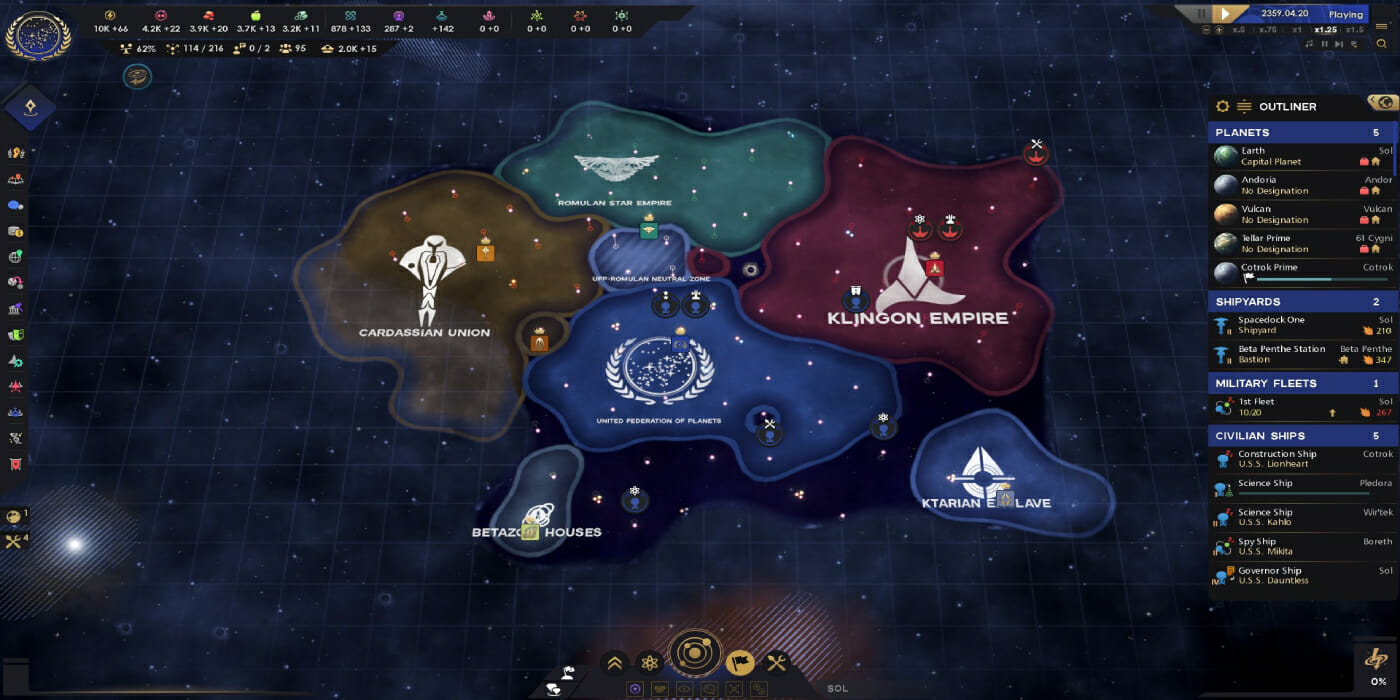Open the wrench and tools bottom button

(x=776, y=662)
